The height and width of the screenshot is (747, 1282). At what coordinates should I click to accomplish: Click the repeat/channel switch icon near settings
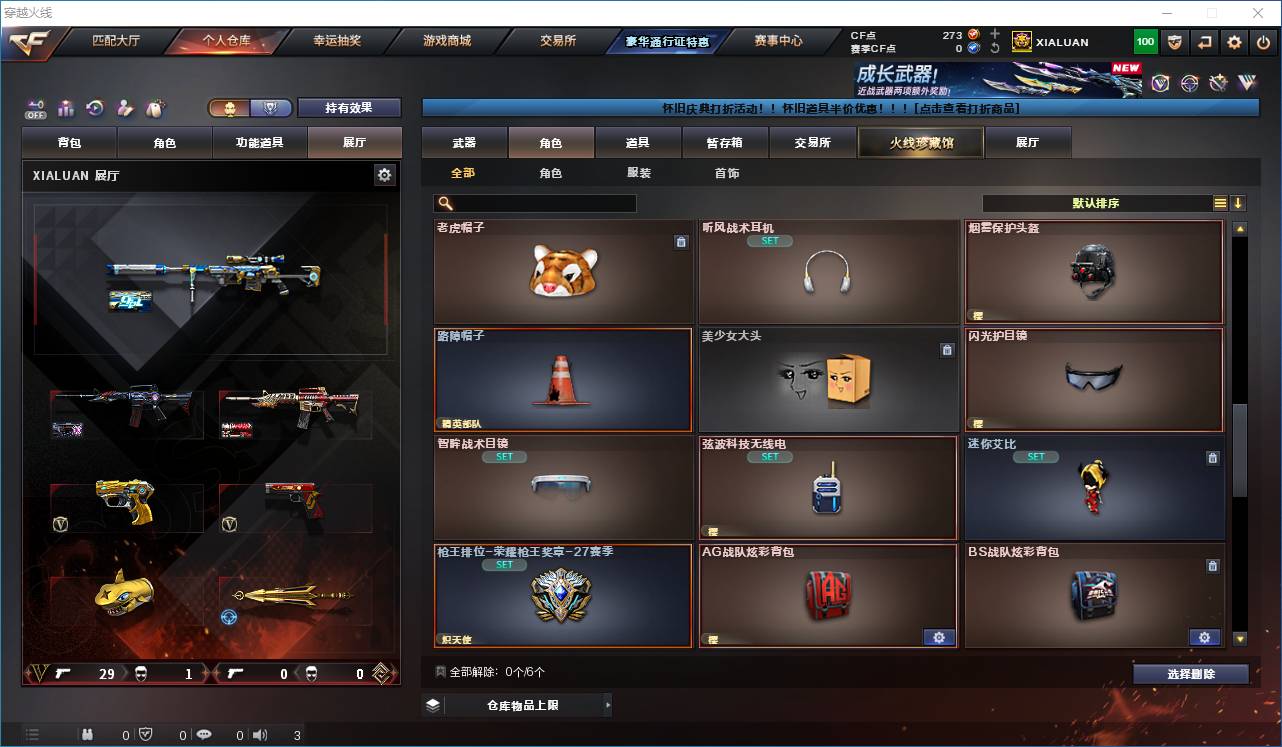(x=1203, y=41)
